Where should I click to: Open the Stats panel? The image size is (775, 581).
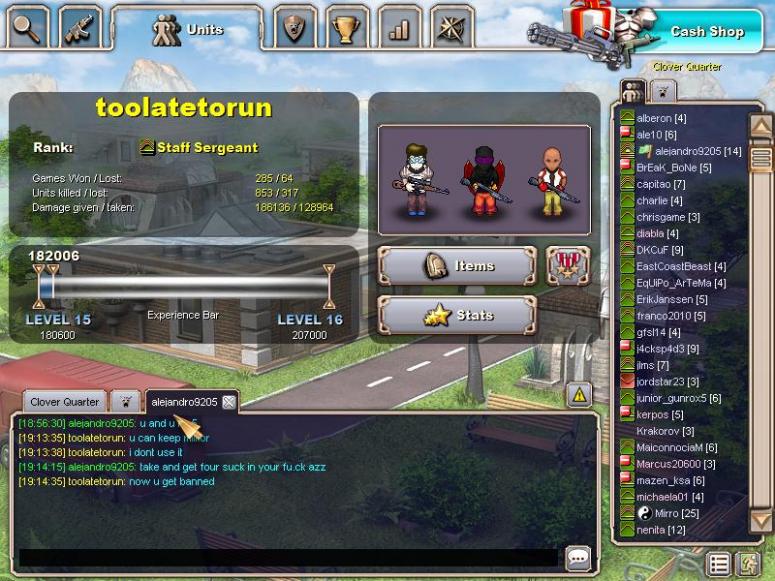point(457,315)
